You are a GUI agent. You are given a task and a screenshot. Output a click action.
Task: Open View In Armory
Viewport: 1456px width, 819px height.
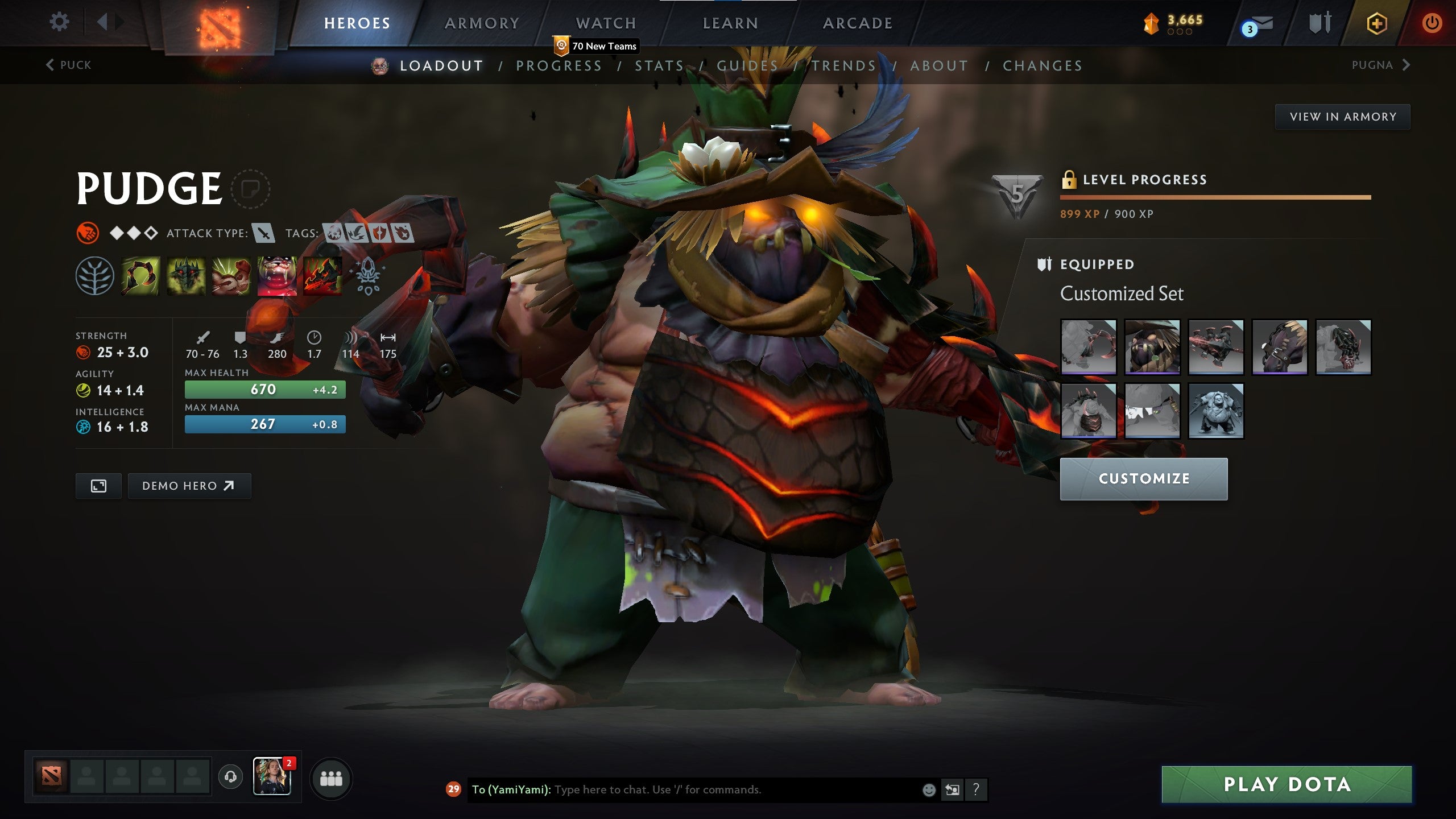(x=1342, y=116)
